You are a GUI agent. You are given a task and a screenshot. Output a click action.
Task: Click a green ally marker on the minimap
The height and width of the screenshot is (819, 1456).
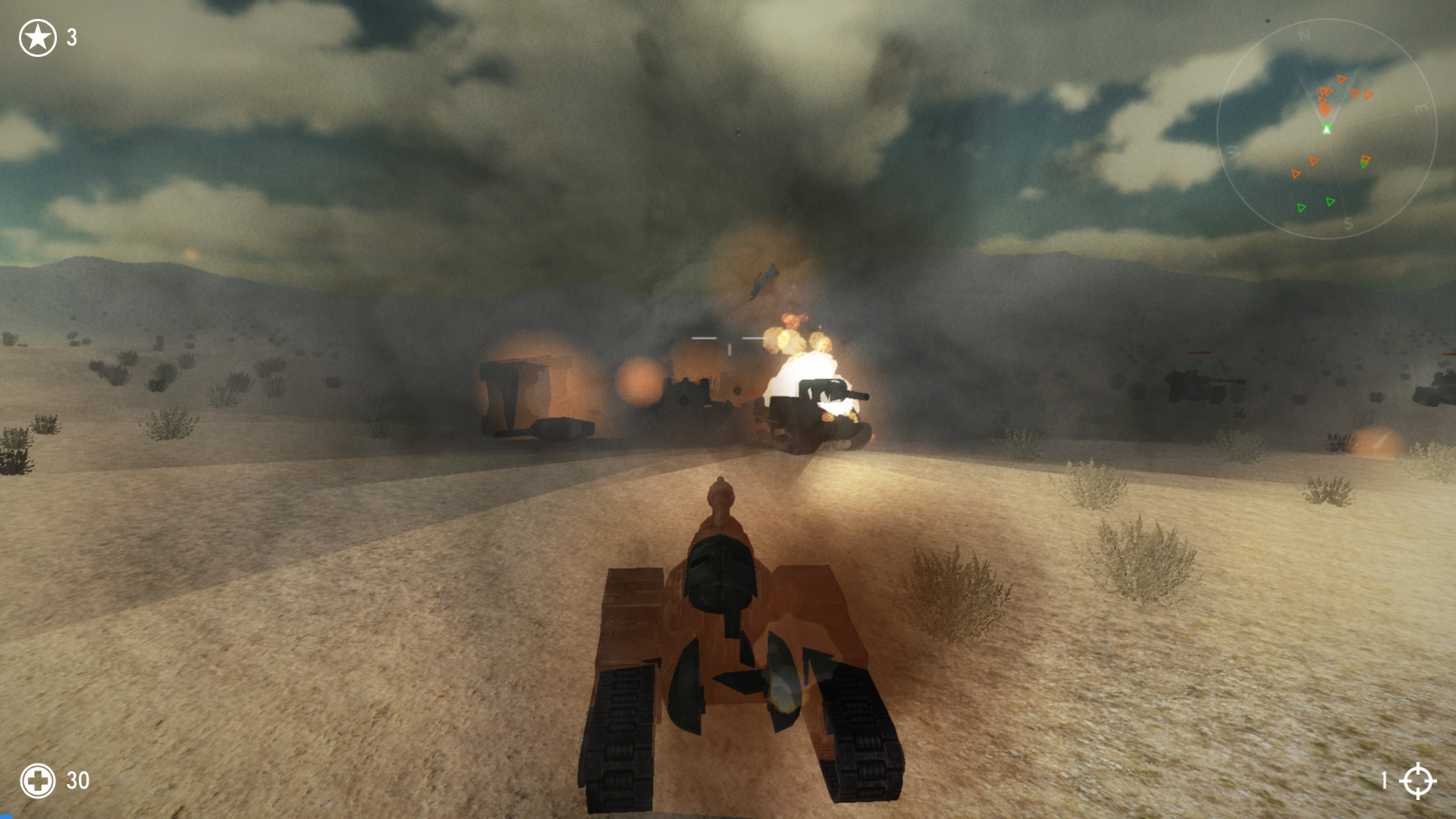coord(1330,202)
